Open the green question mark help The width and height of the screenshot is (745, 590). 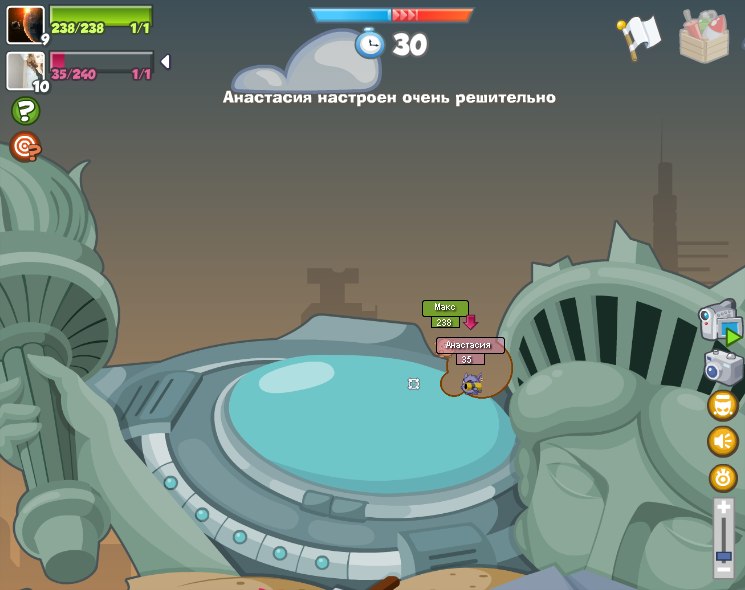pyautogui.click(x=25, y=111)
